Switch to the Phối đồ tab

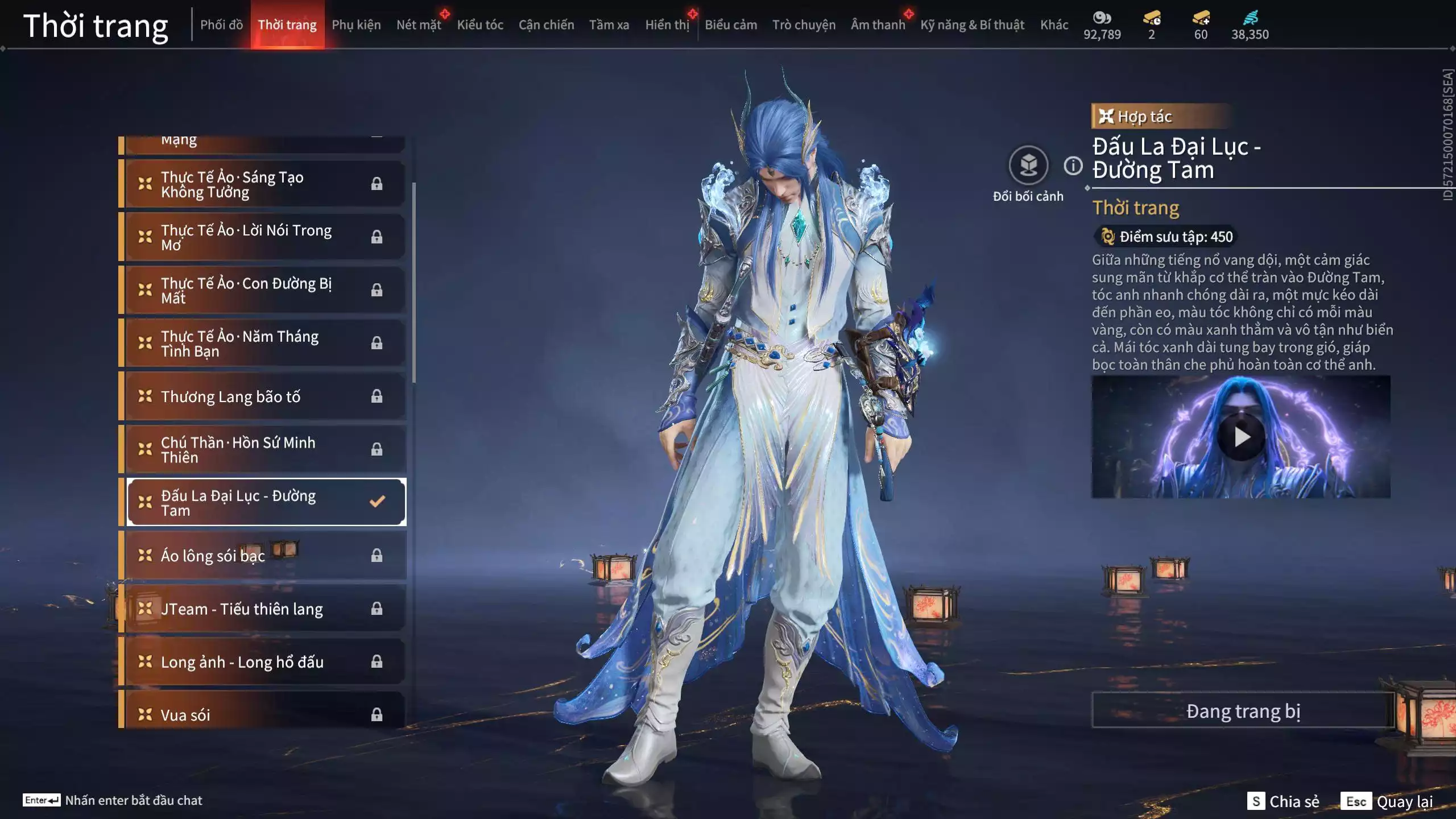[221, 25]
